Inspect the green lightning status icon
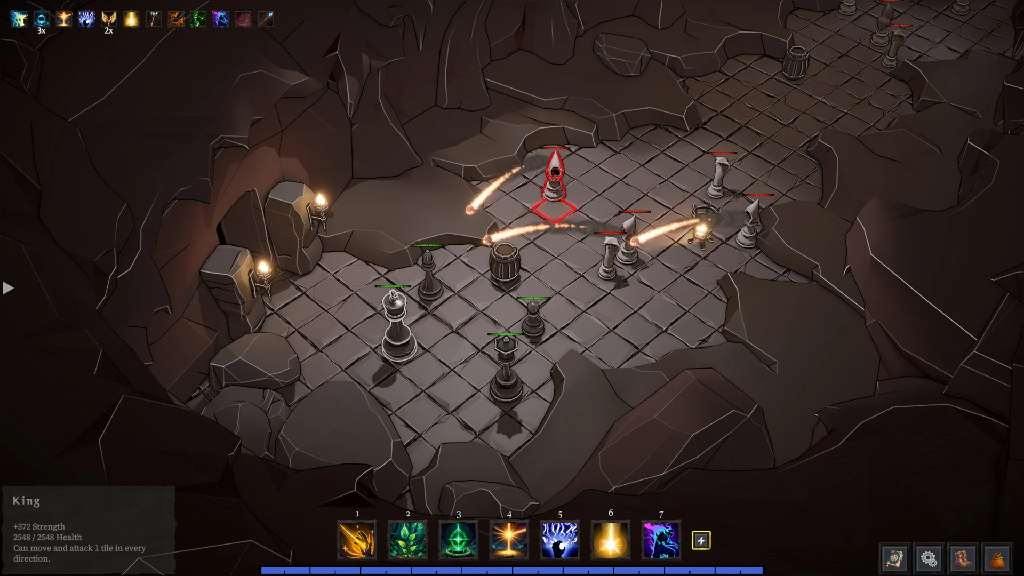This screenshot has height=576, width=1024. [198, 19]
